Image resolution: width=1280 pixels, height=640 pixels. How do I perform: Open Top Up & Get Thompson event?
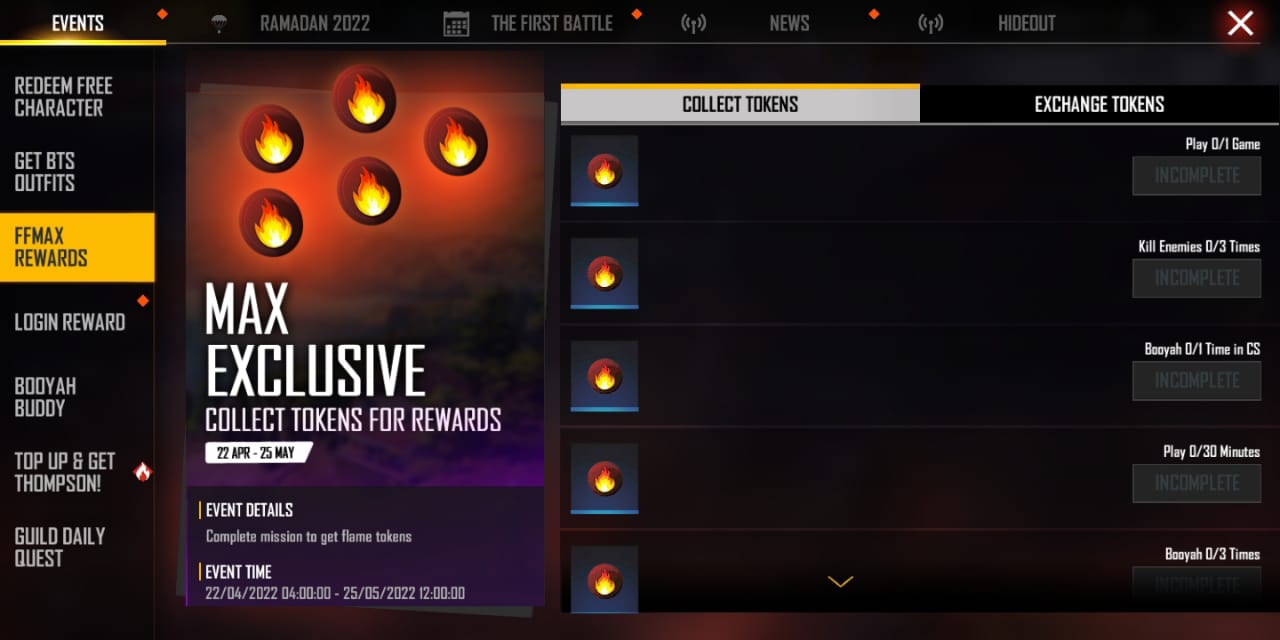pyautogui.click(x=65, y=472)
